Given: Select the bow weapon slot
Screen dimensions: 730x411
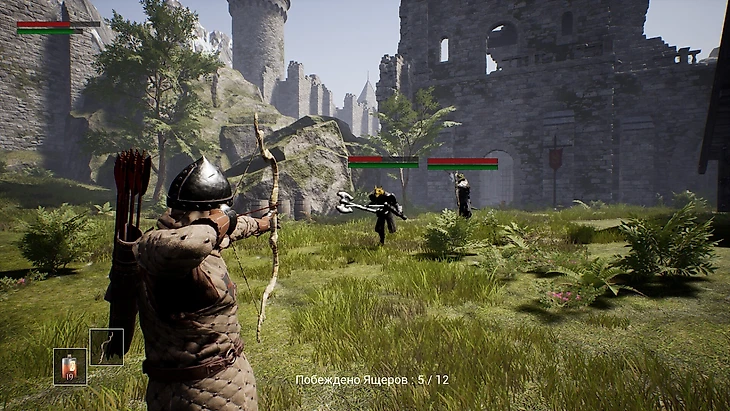Looking at the screenshot, I should coord(107,346).
